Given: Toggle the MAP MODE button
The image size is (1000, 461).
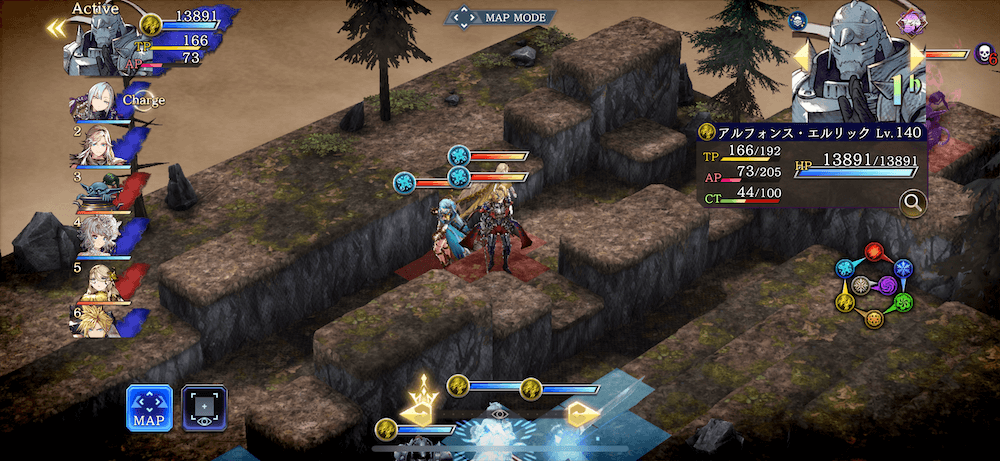Looking at the screenshot, I should pos(501,17).
